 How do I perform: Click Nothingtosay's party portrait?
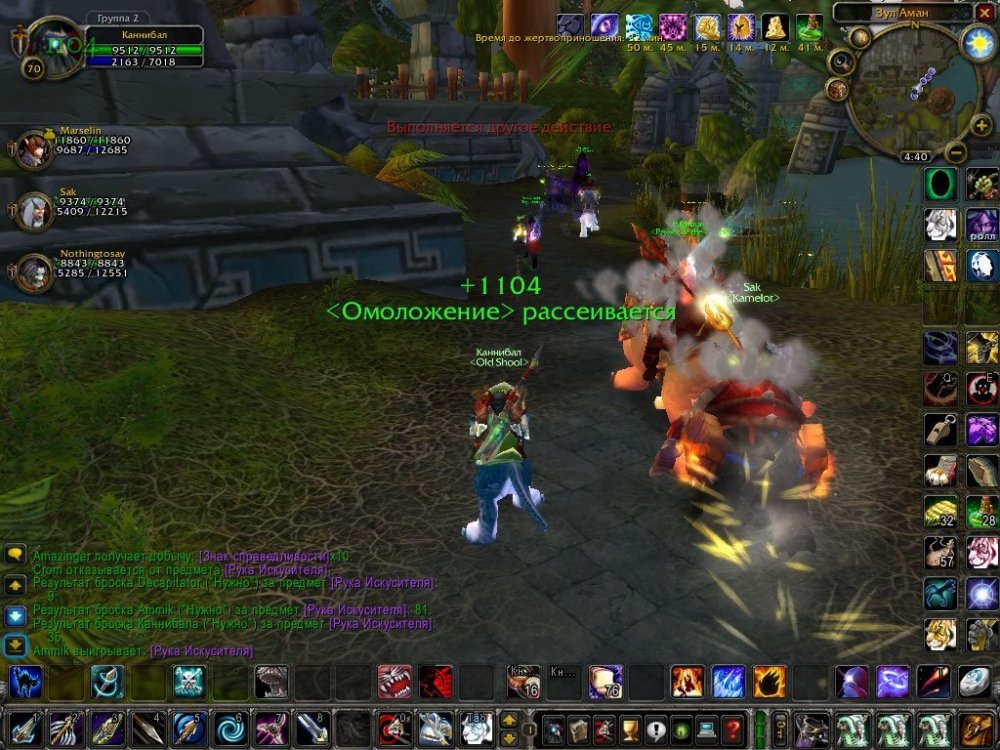[x=34, y=272]
